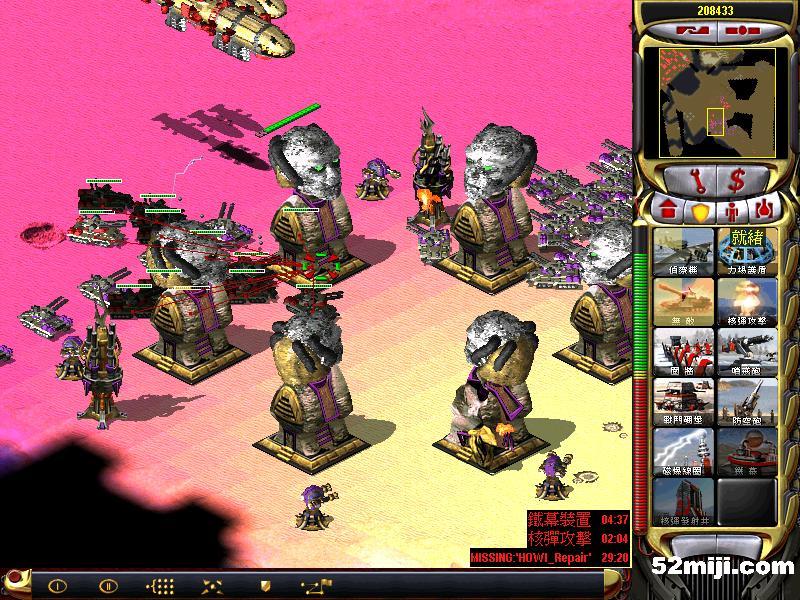Activate the guard shield command on bottom bar
The height and width of the screenshot is (600, 800).
(x=265, y=585)
